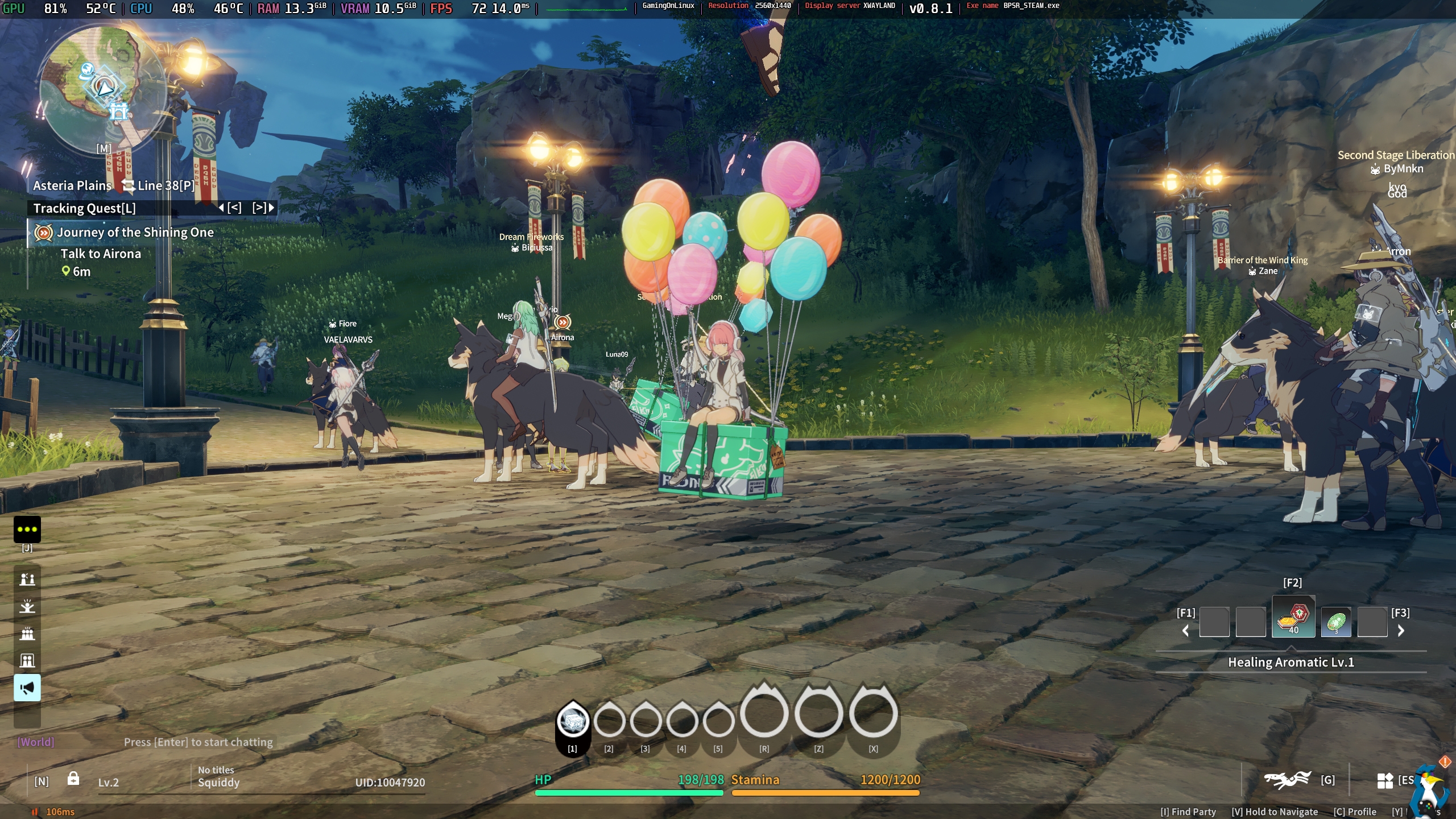Select the megaphone world channel icon
The height and width of the screenshot is (819, 1456).
(27, 688)
